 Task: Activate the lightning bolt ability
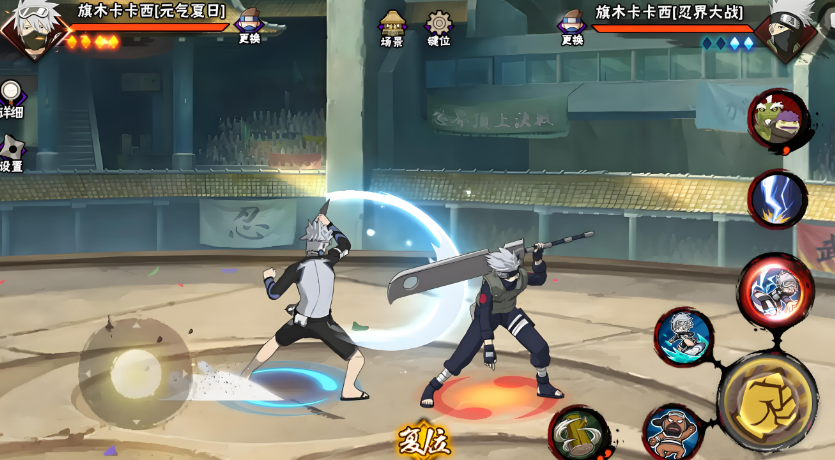click(777, 198)
